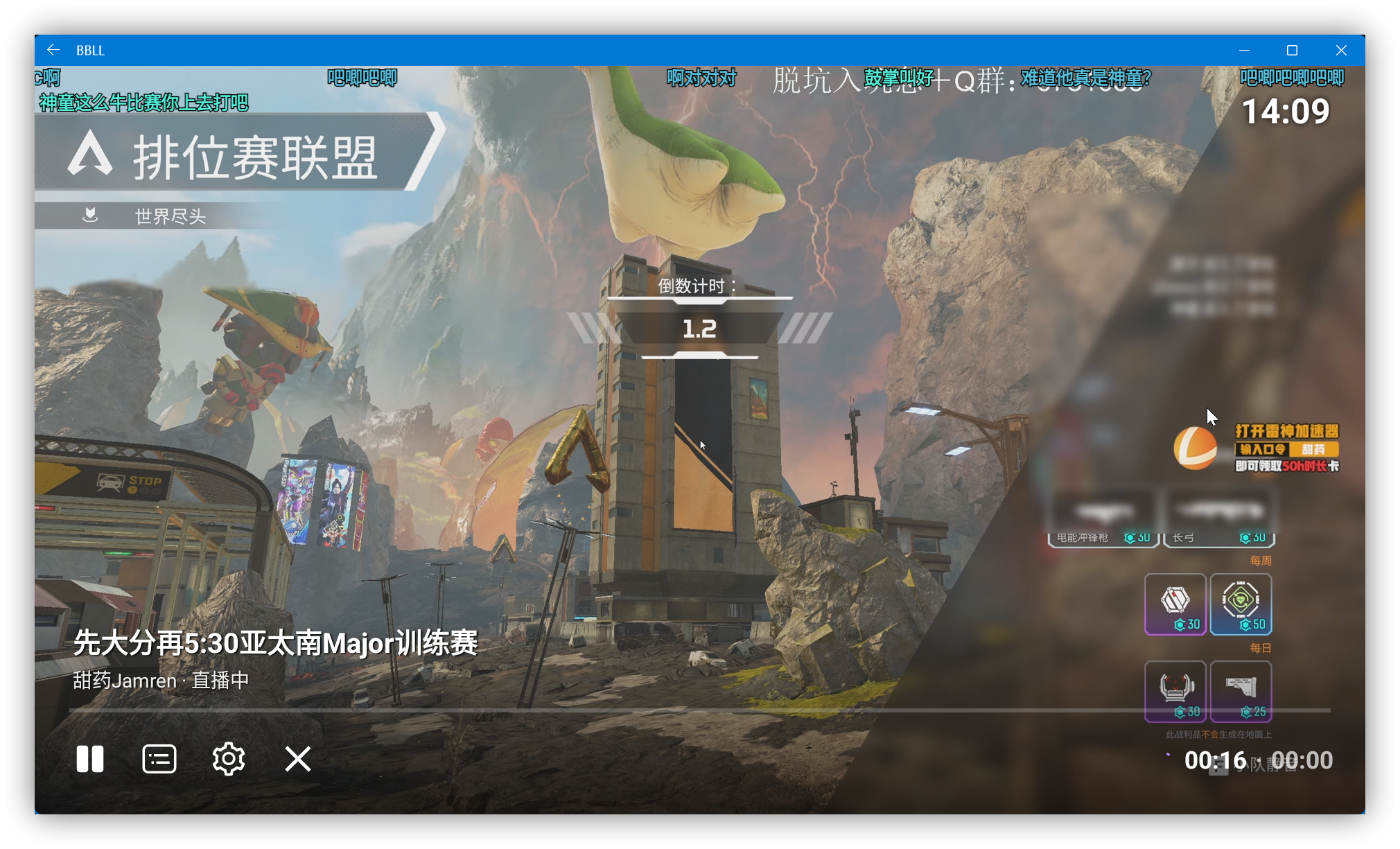The width and height of the screenshot is (1400, 849).
Task: Click the 直播中 live status label
Action: point(218,680)
